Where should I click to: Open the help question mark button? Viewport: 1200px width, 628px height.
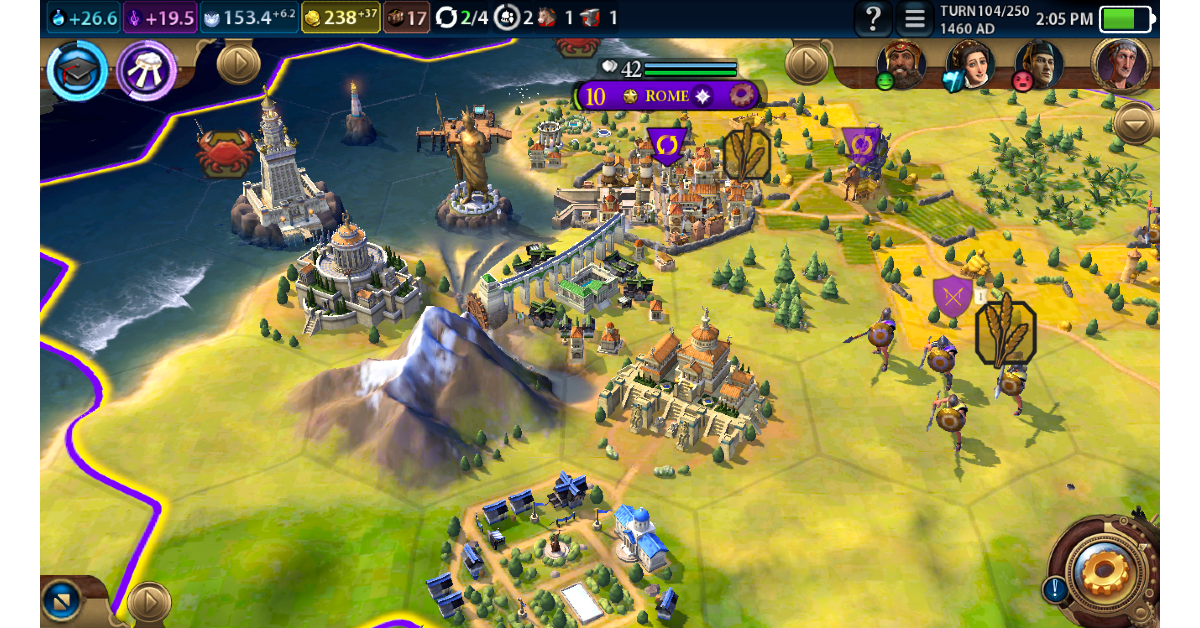tap(874, 18)
